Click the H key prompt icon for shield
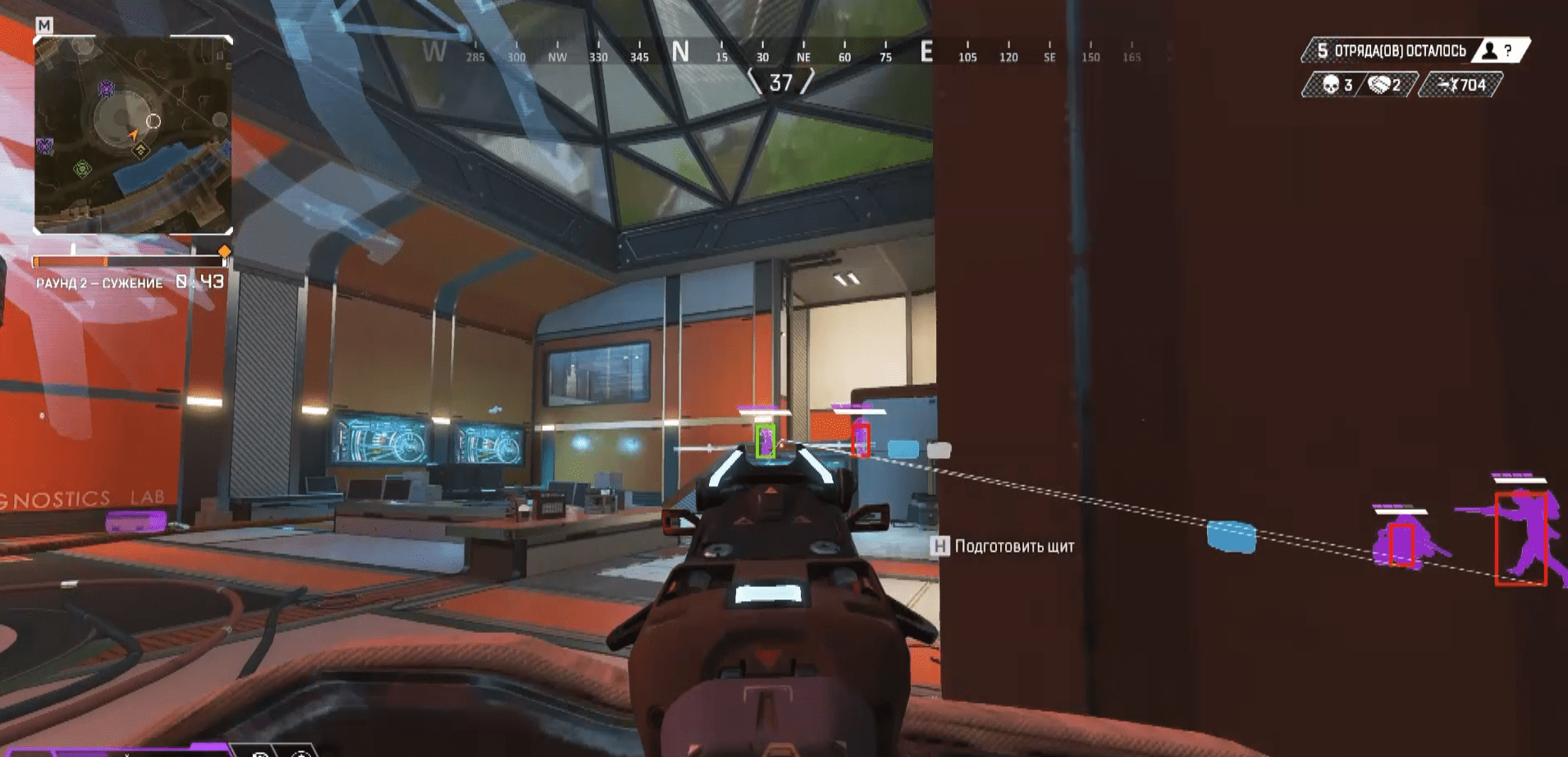Viewport: 1568px width, 757px height. [939, 544]
